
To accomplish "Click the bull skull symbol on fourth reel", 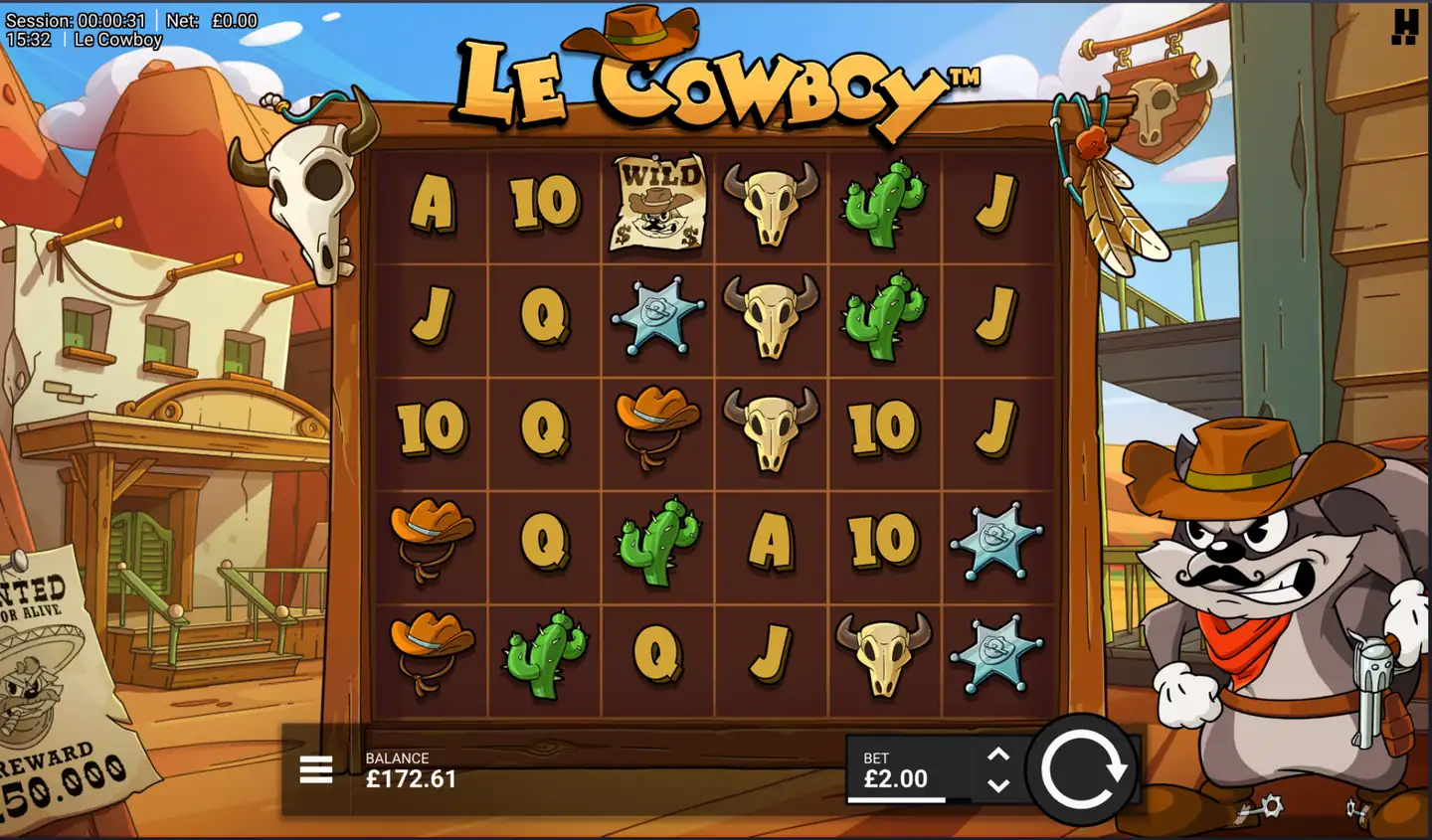I will pos(771,202).
